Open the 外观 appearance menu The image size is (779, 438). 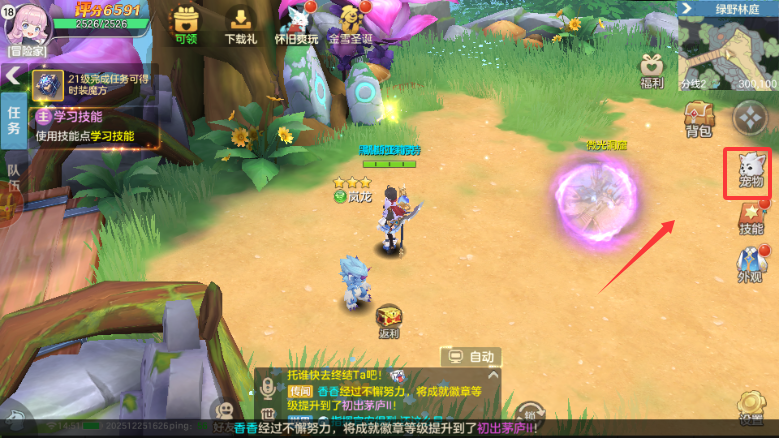tap(749, 264)
